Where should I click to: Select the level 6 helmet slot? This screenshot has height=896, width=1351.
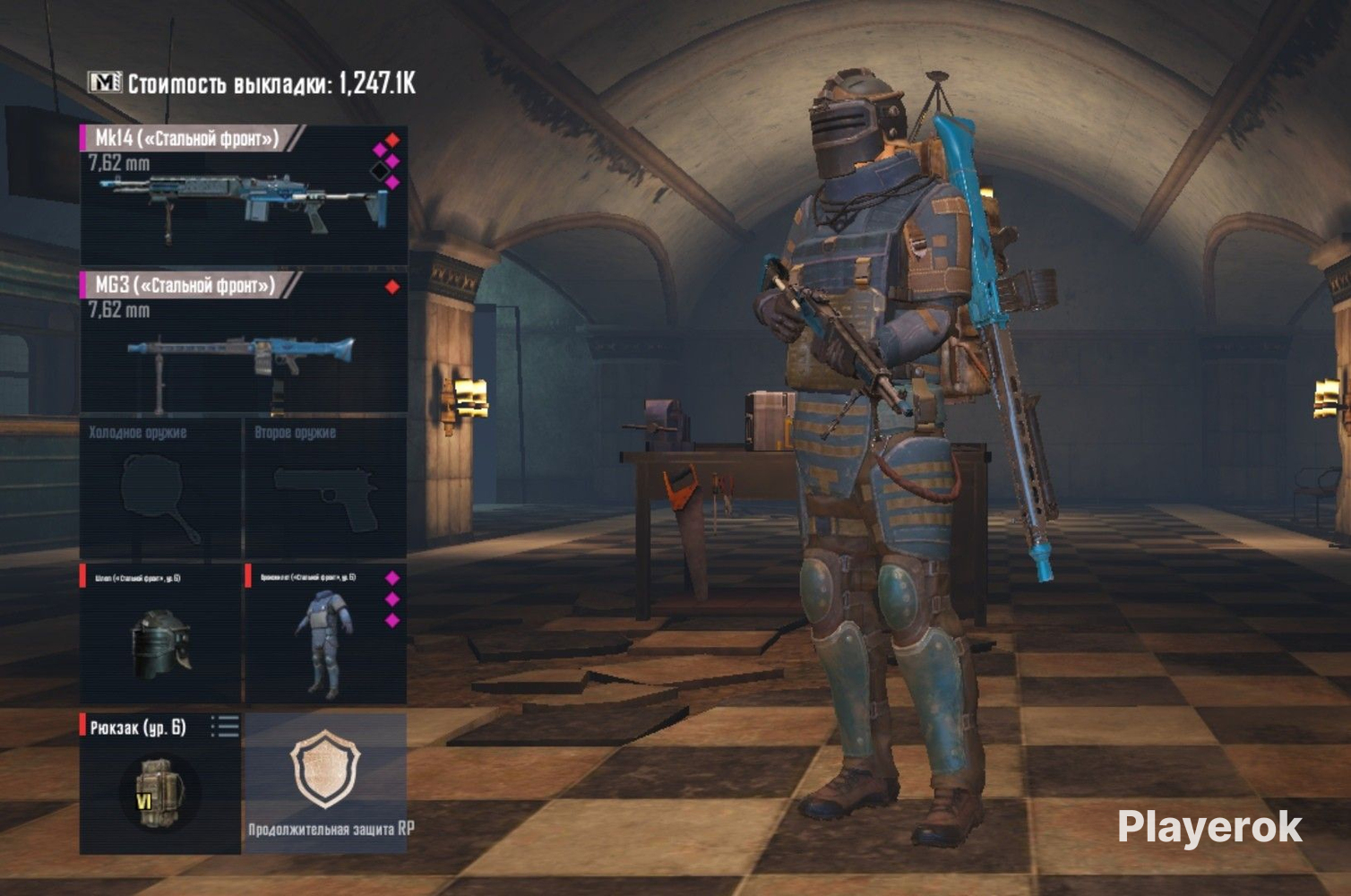tap(160, 633)
